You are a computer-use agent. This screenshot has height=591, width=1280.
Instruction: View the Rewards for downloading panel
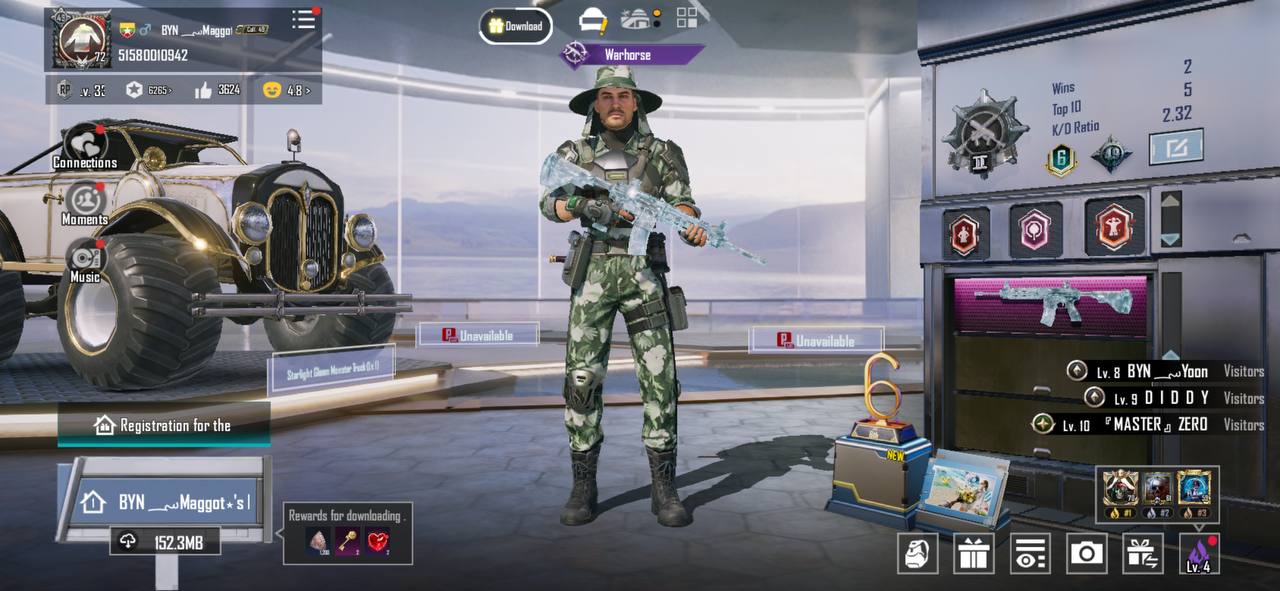click(348, 533)
